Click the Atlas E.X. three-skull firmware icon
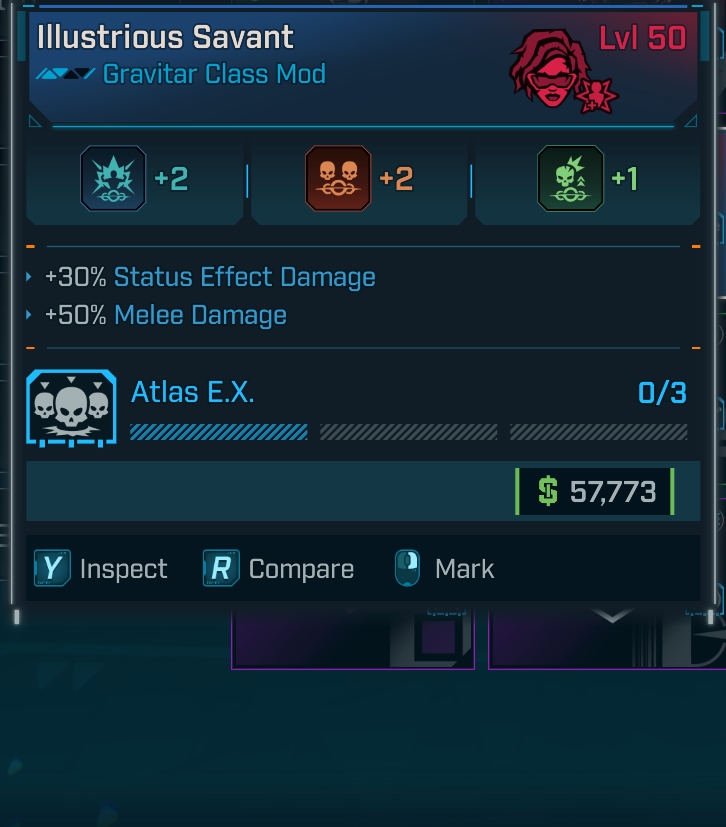The width and height of the screenshot is (726, 827). pos(71,408)
